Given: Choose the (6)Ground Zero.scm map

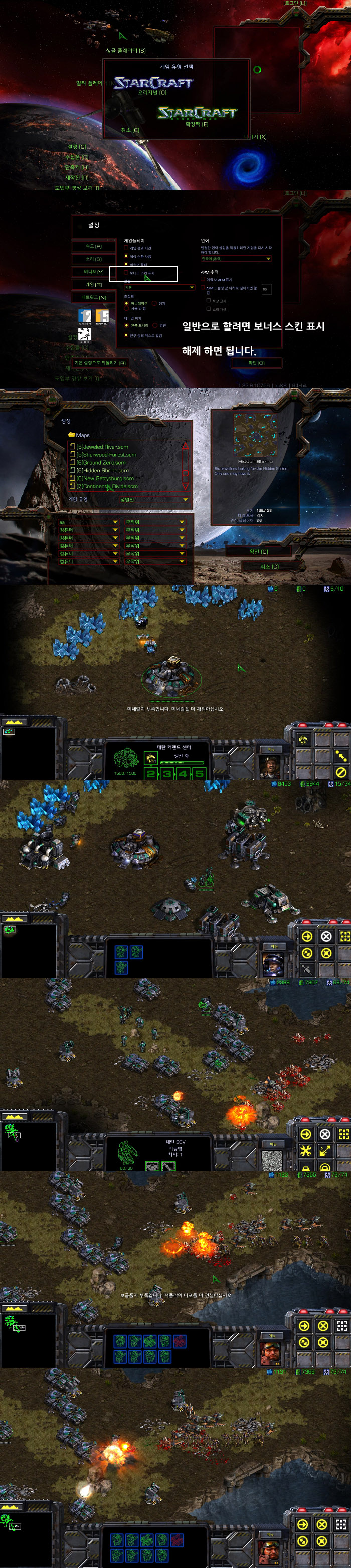Looking at the screenshot, I should pyautogui.click(x=102, y=463).
